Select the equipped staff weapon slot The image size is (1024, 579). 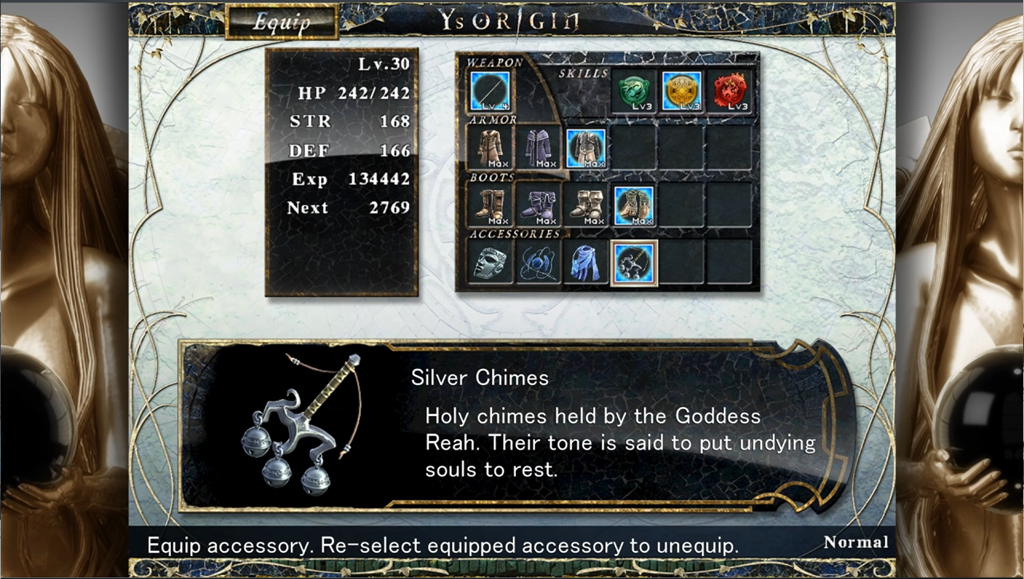tap(491, 91)
